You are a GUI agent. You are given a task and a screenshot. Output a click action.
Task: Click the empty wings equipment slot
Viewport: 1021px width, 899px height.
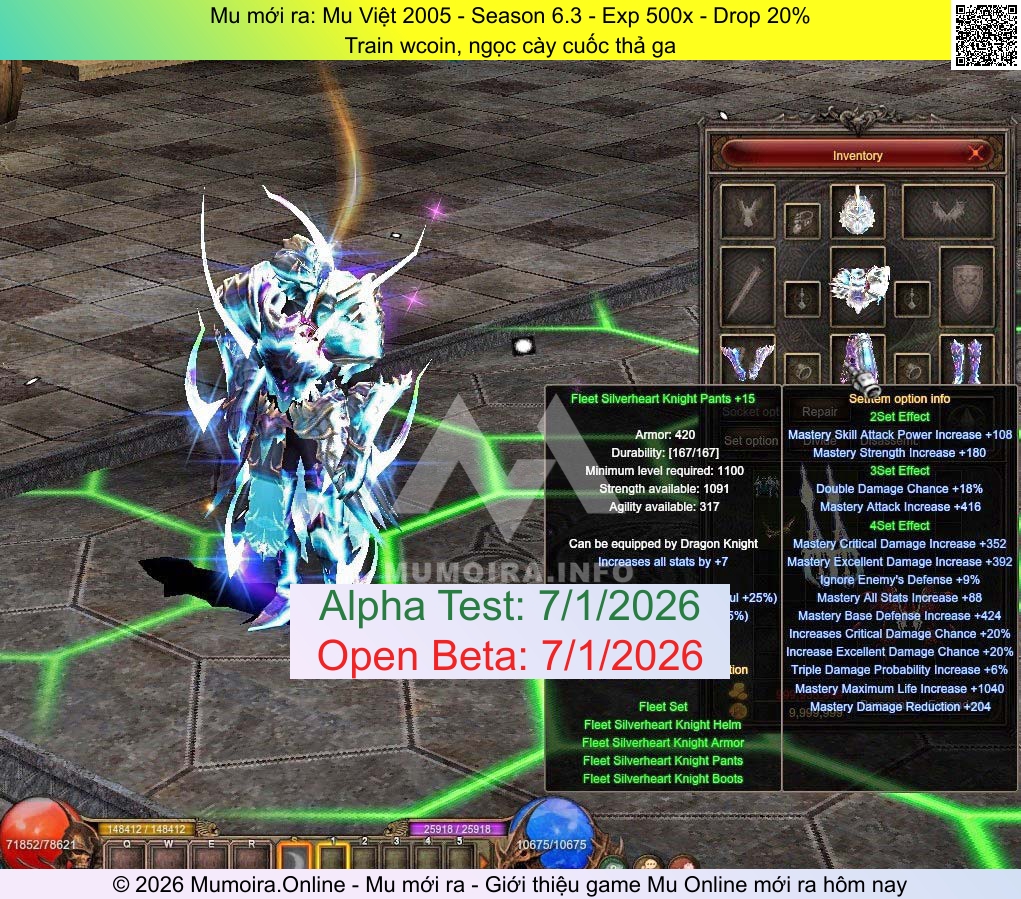coord(947,211)
